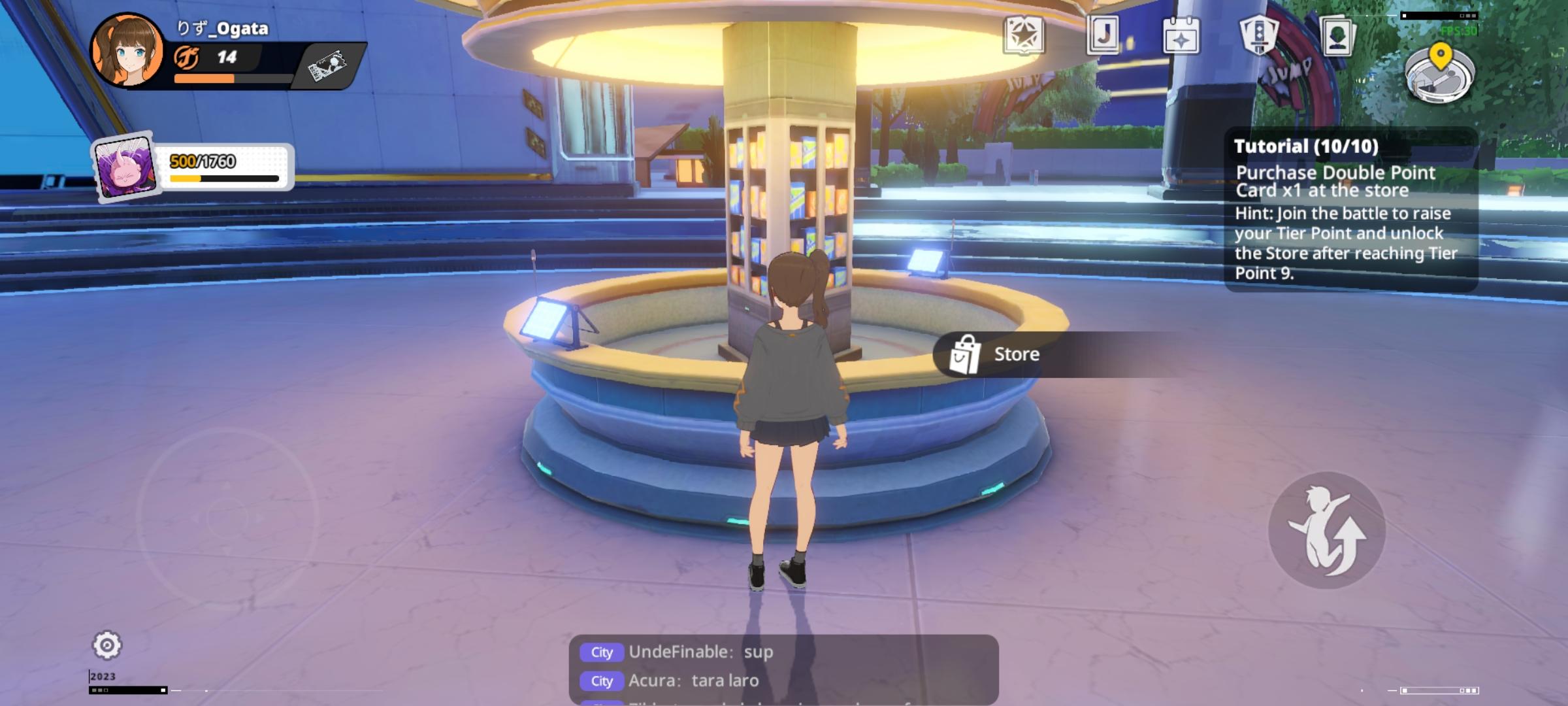Viewport: 1568px width, 706px height.
Task: Click the Store shopping bag icon
Action: [x=966, y=354]
